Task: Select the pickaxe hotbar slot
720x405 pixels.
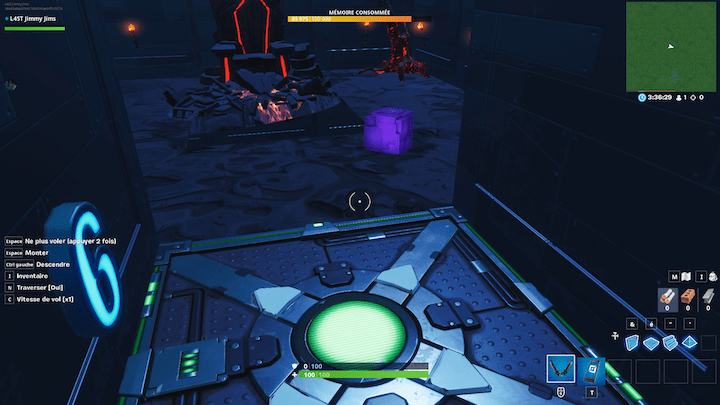Action: click(x=562, y=370)
